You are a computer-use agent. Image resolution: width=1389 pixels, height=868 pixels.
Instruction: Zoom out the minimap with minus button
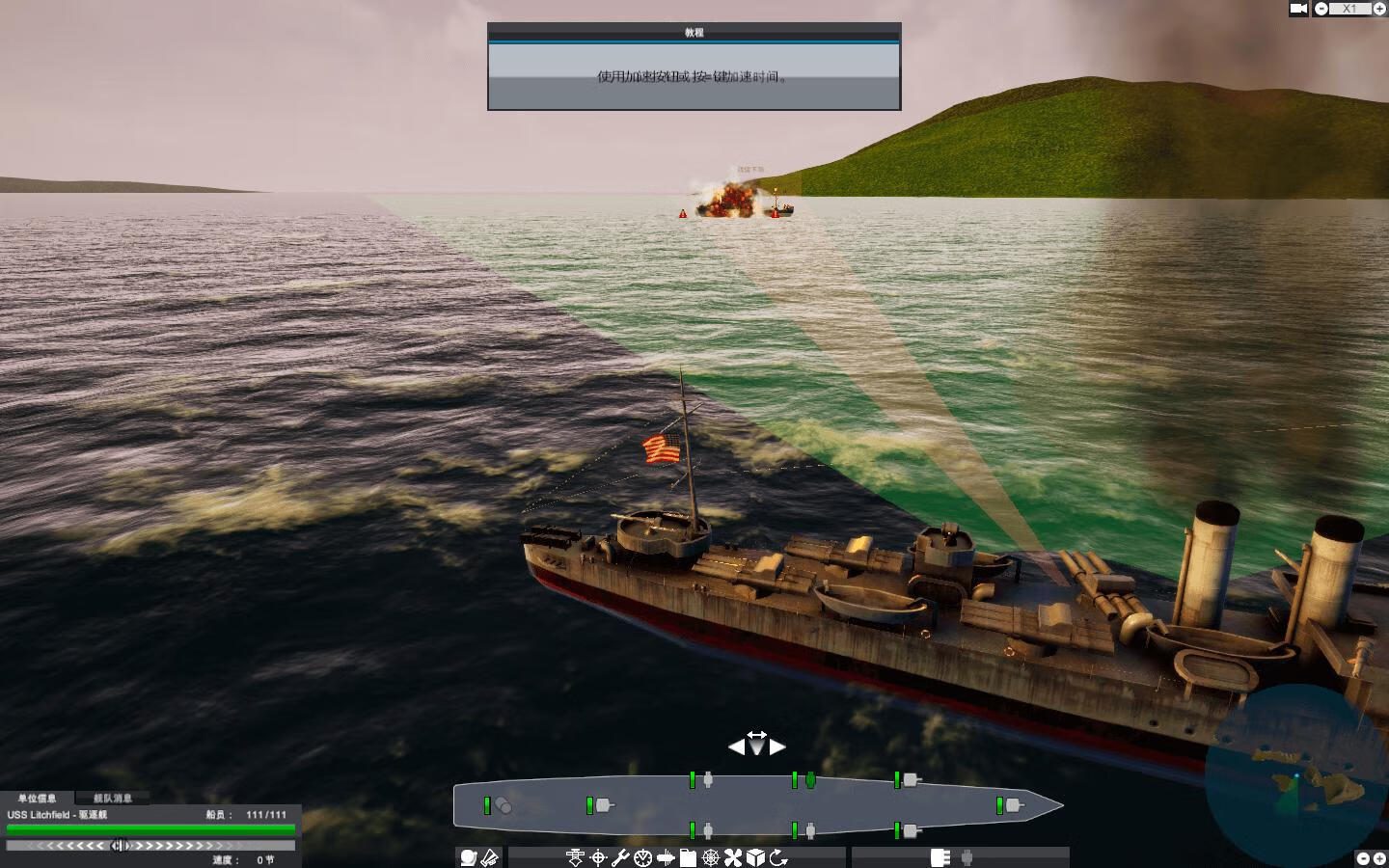[1362, 857]
